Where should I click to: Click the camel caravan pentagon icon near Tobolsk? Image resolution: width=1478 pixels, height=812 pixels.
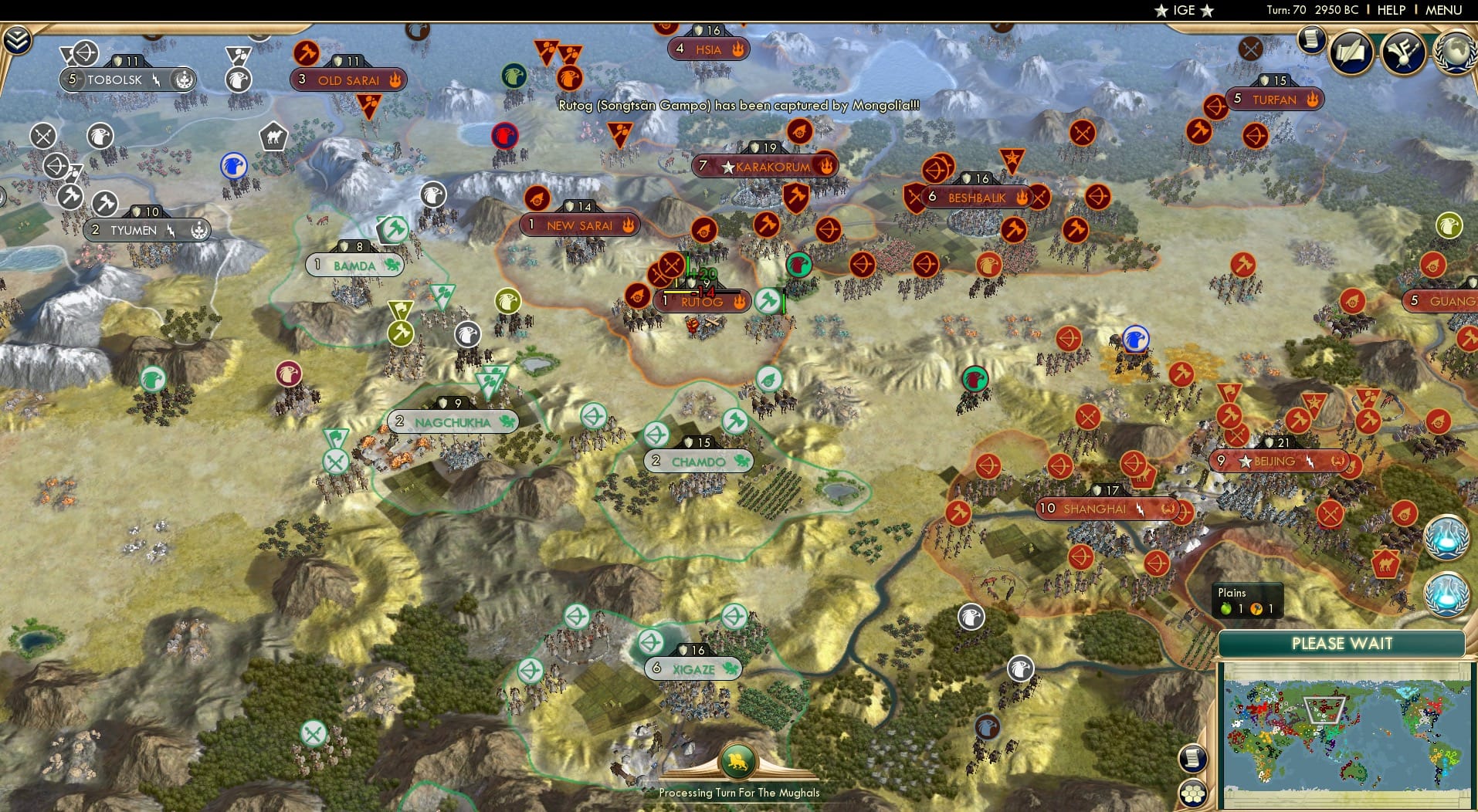coord(273,137)
